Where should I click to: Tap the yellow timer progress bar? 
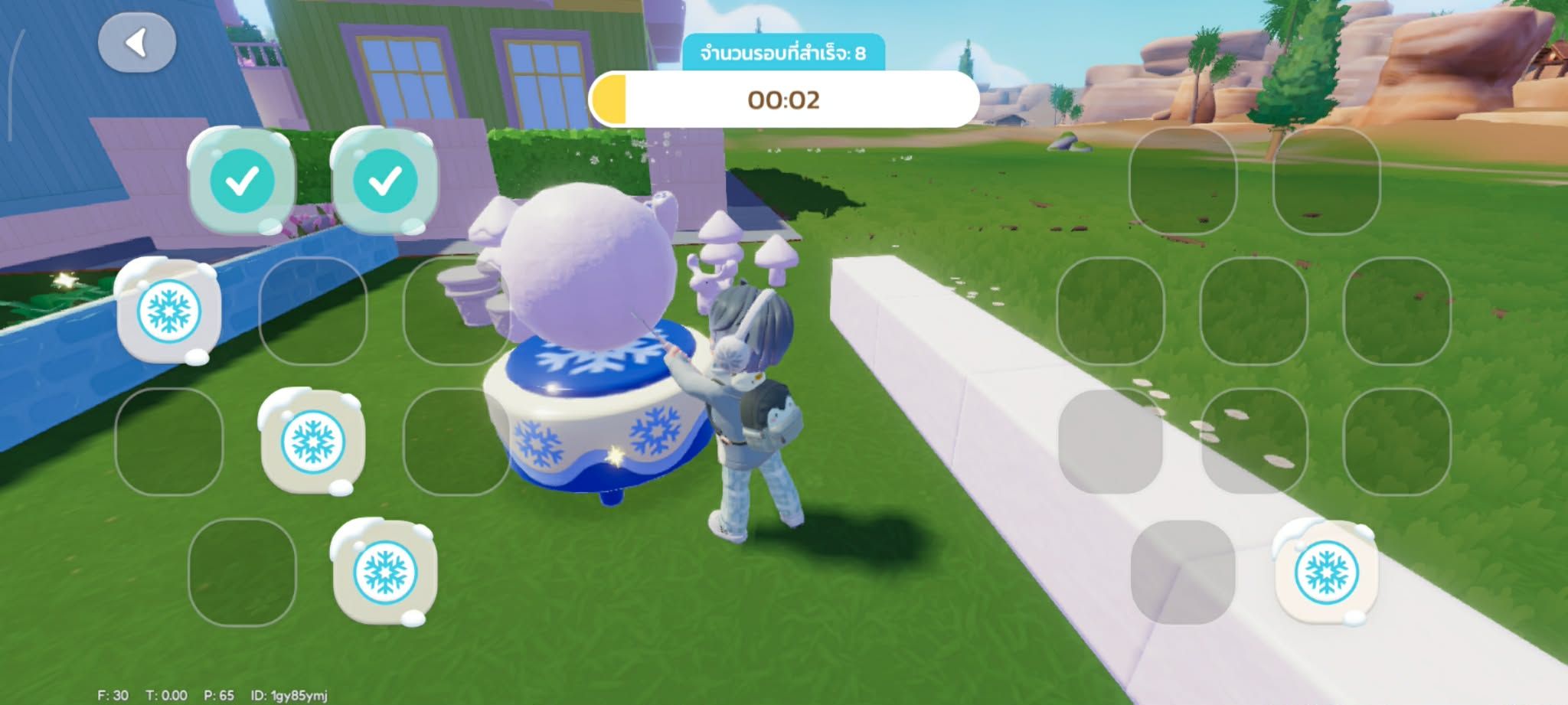coord(609,97)
